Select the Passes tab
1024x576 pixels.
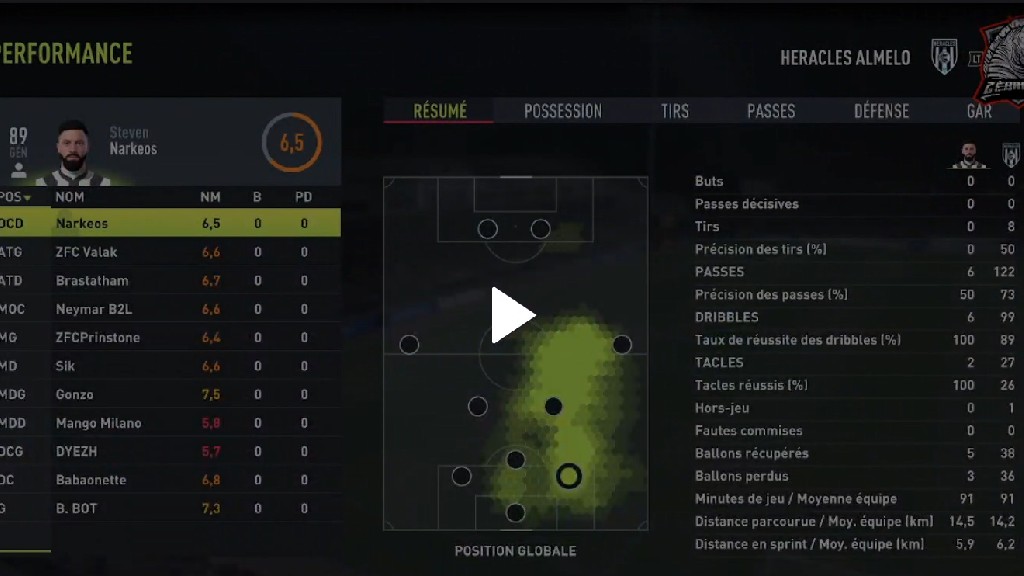[771, 111]
